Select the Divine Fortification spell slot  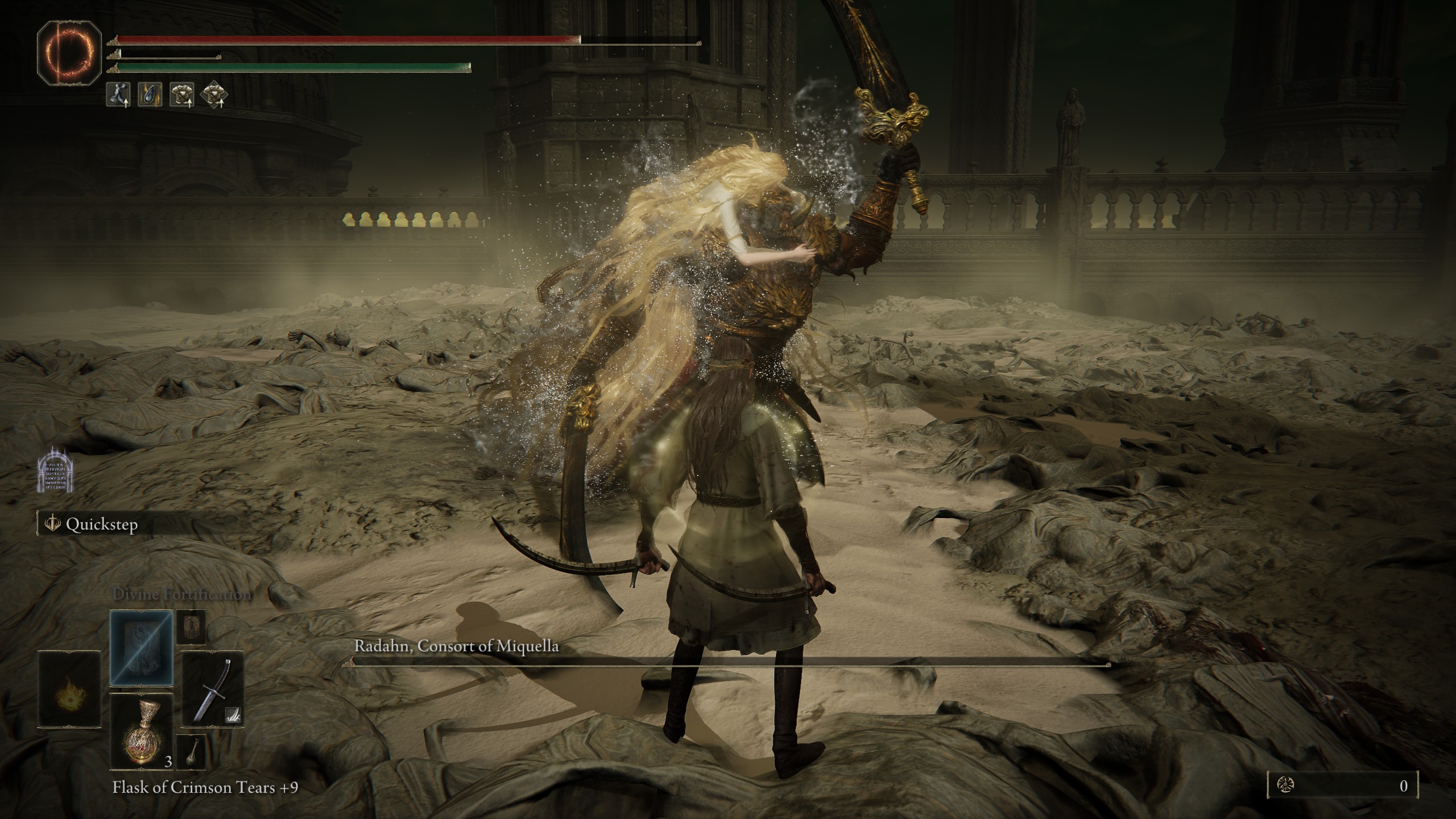pyautogui.click(x=141, y=648)
